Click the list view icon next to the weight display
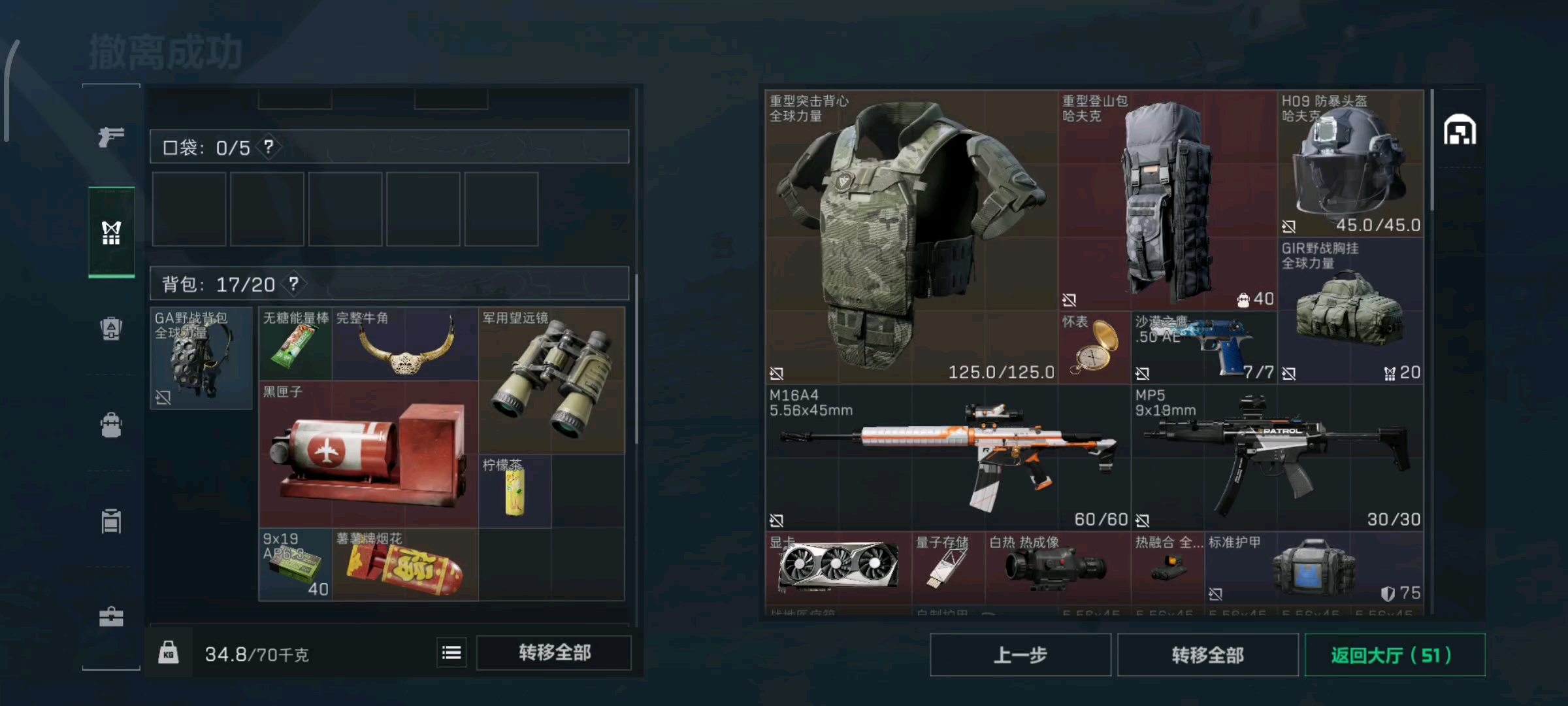This screenshot has width=1568, height=706. 452,653
